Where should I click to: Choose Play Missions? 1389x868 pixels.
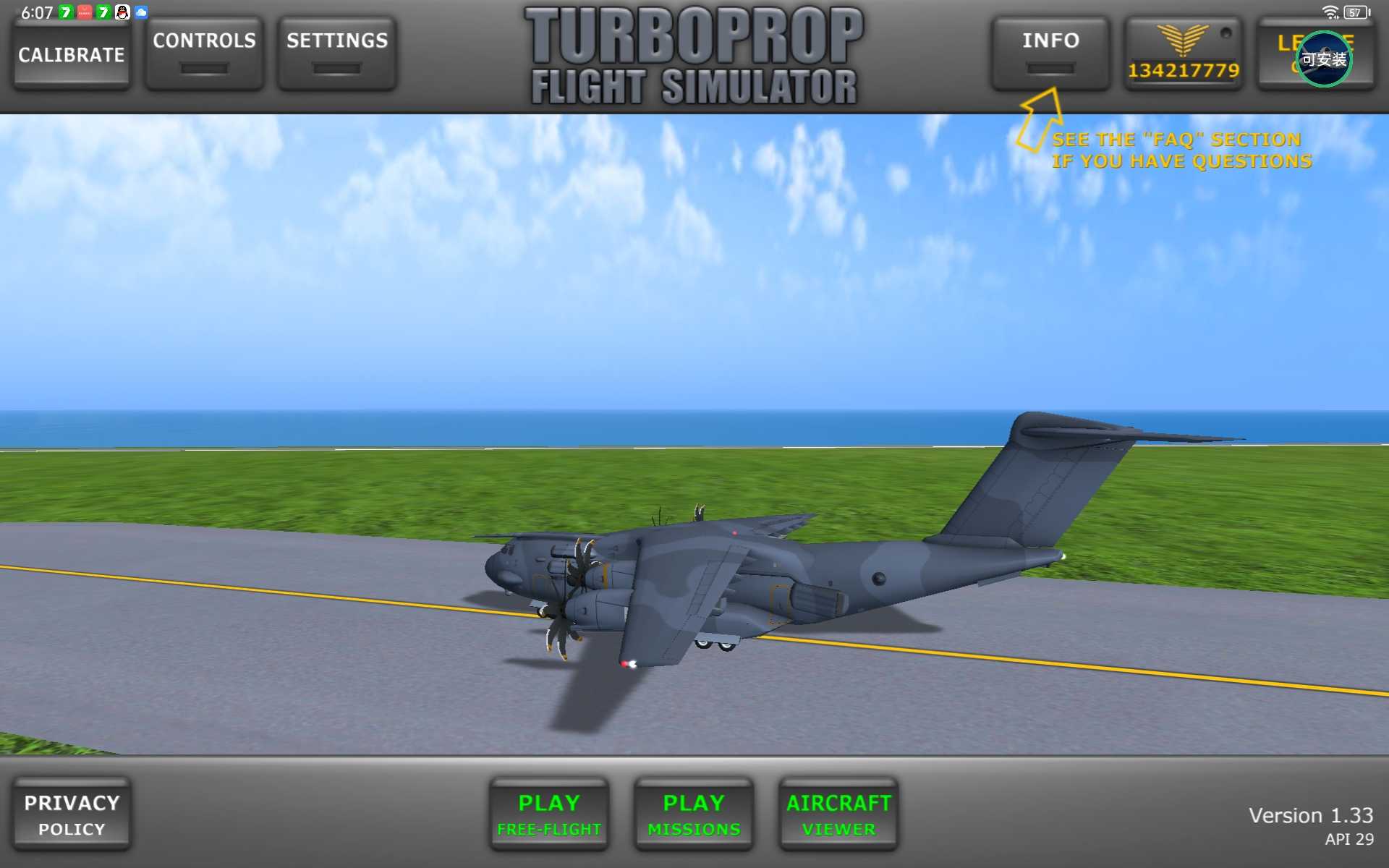pos(694,814)
